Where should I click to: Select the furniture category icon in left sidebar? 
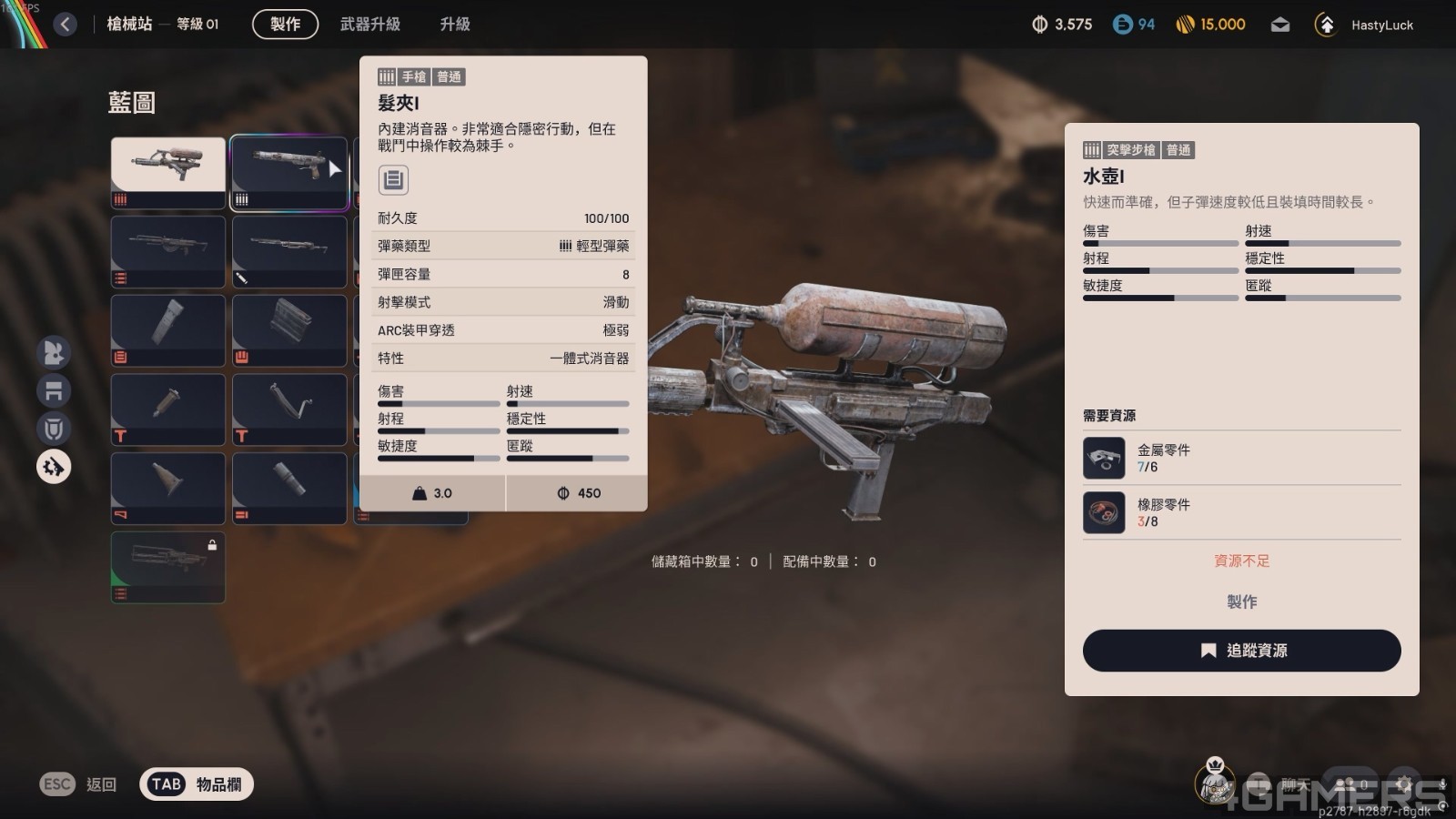(53, 390)
